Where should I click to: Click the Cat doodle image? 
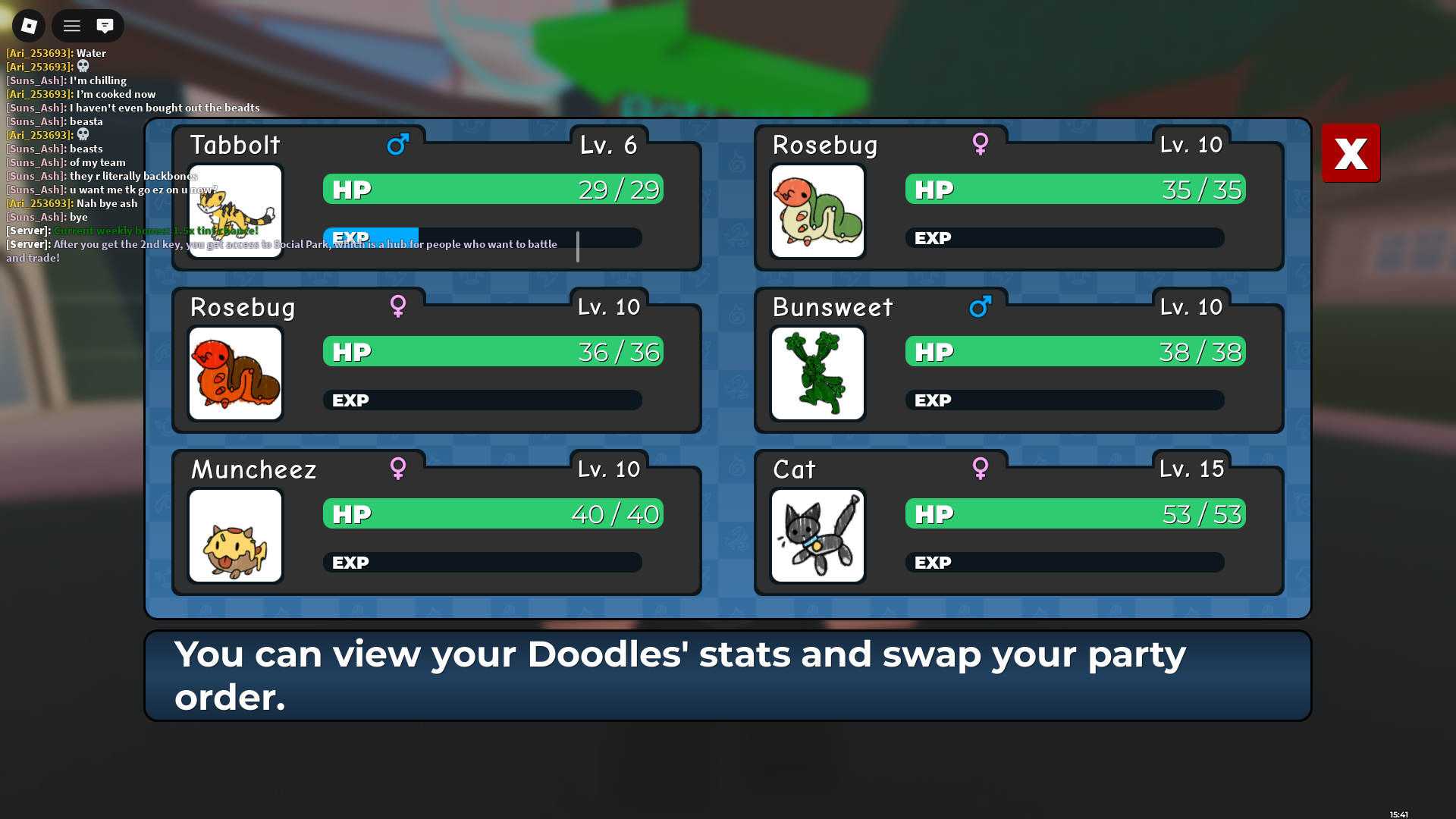817,535
